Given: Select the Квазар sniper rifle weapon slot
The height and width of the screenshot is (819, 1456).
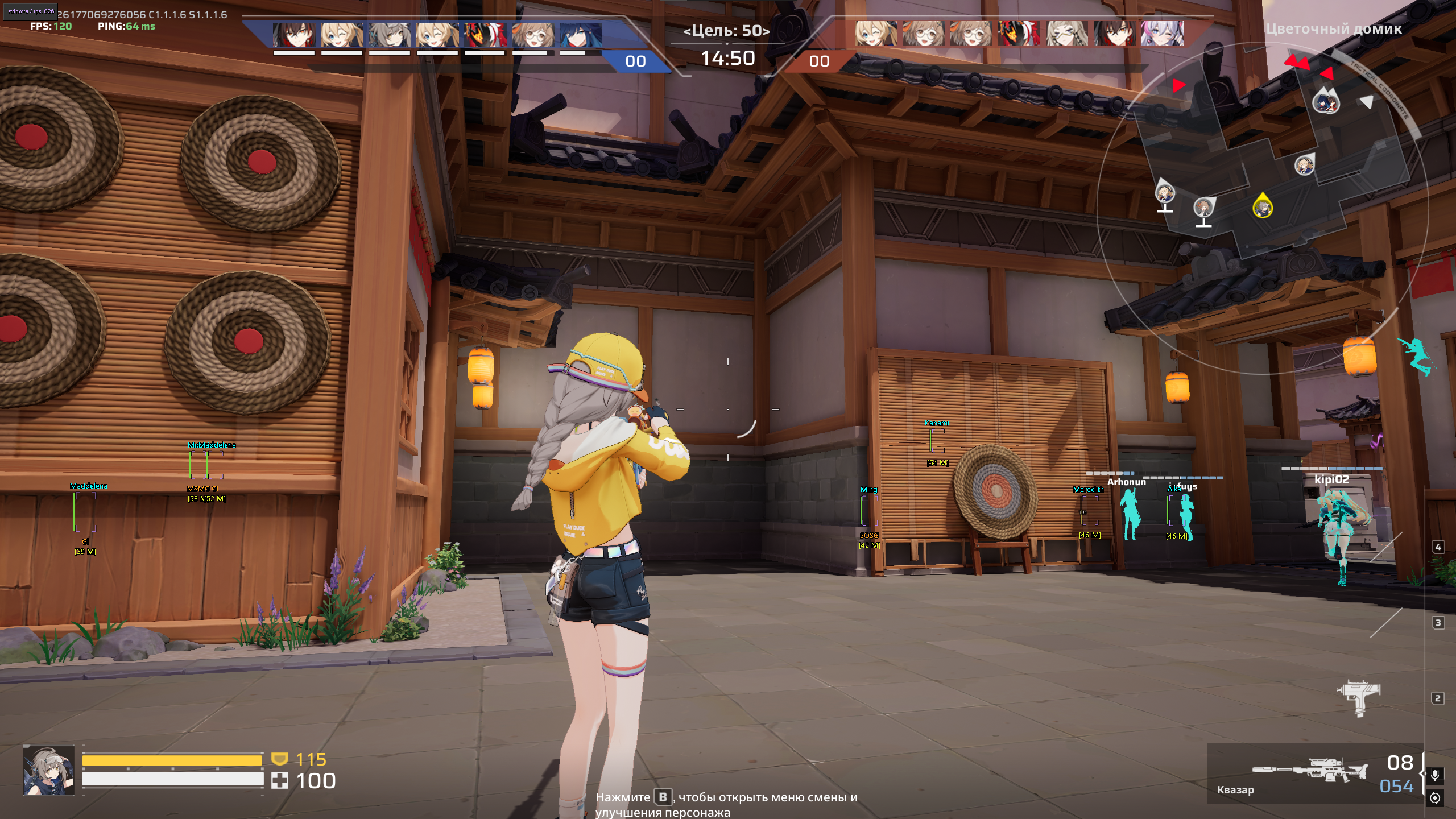Looking at the screenshot, I should [x=1309, y=771].
